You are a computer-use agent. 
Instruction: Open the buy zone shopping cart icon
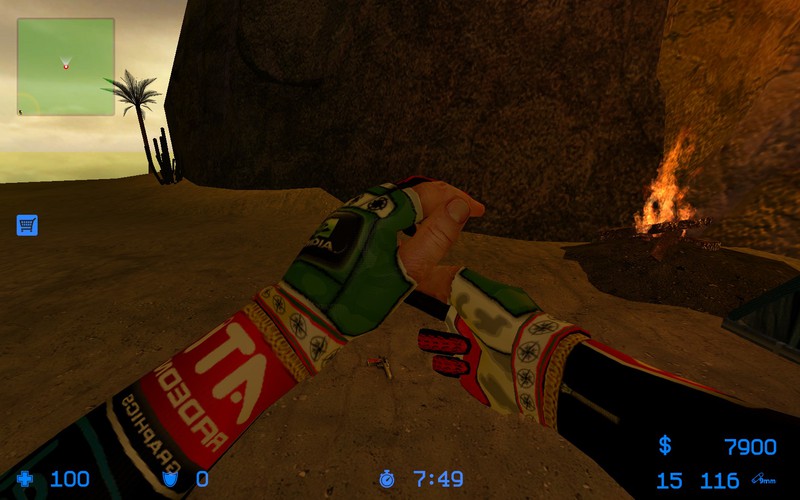27,225
